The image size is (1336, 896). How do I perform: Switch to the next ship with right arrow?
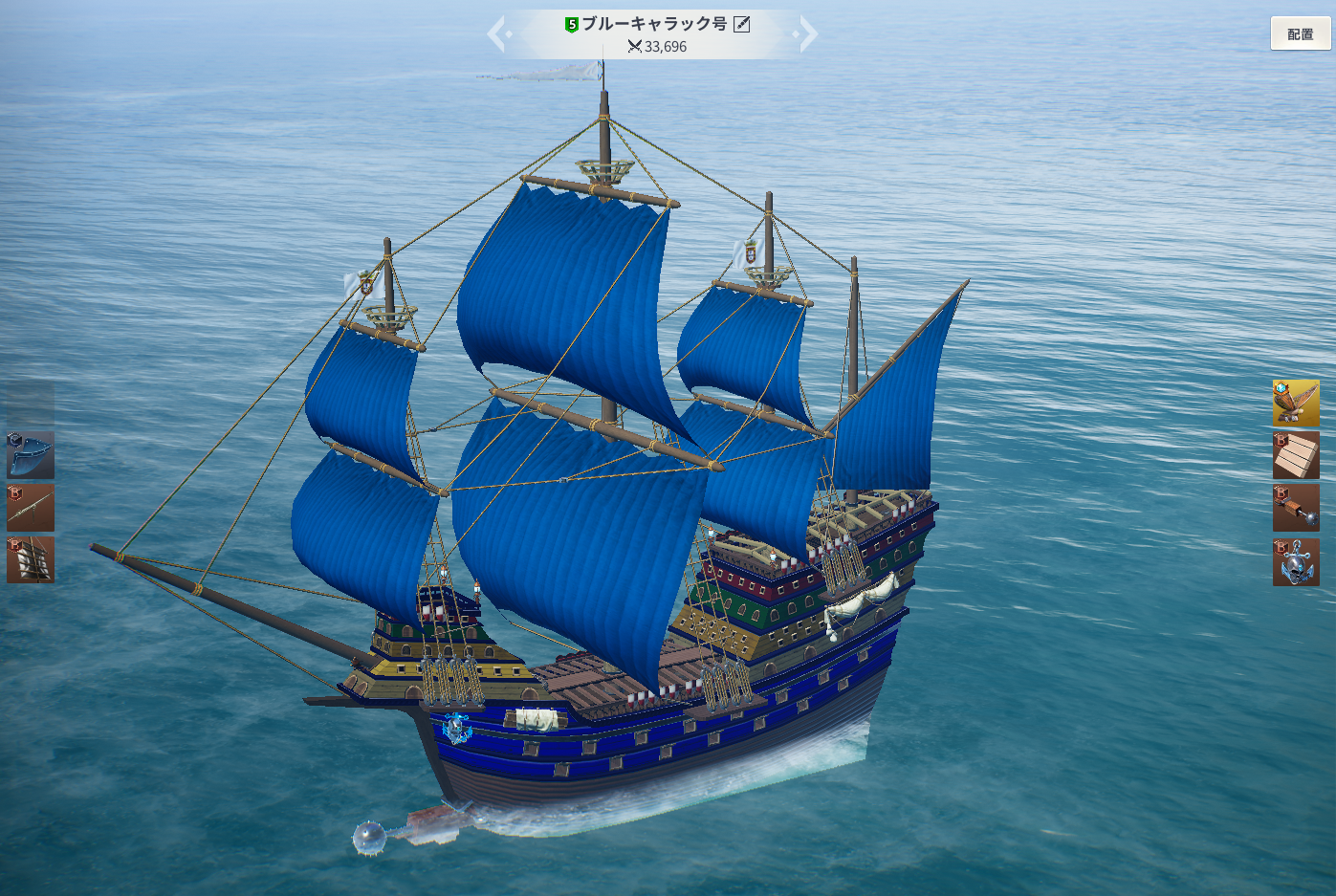[807, 34]
